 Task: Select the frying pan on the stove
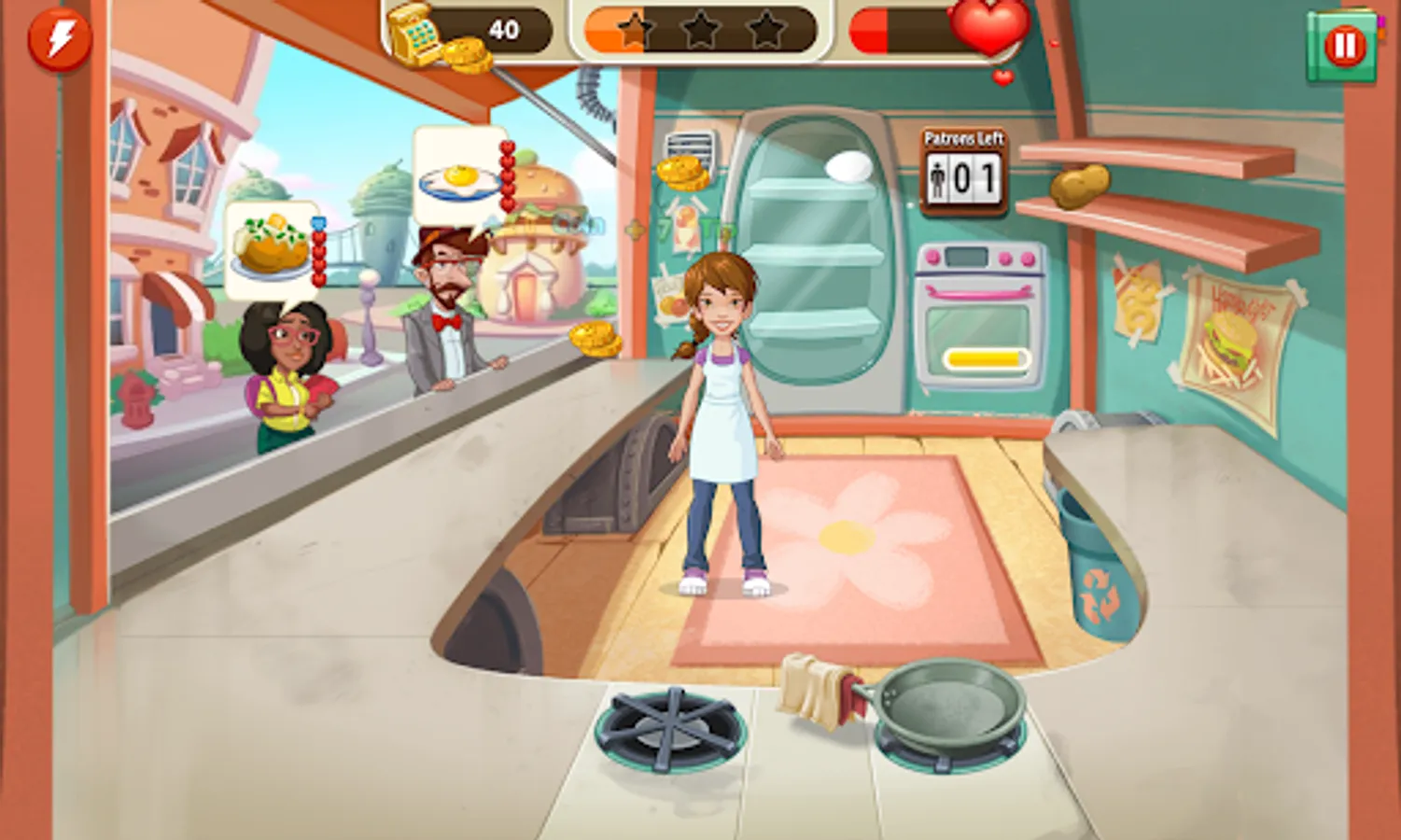click(x=950, y=709)
